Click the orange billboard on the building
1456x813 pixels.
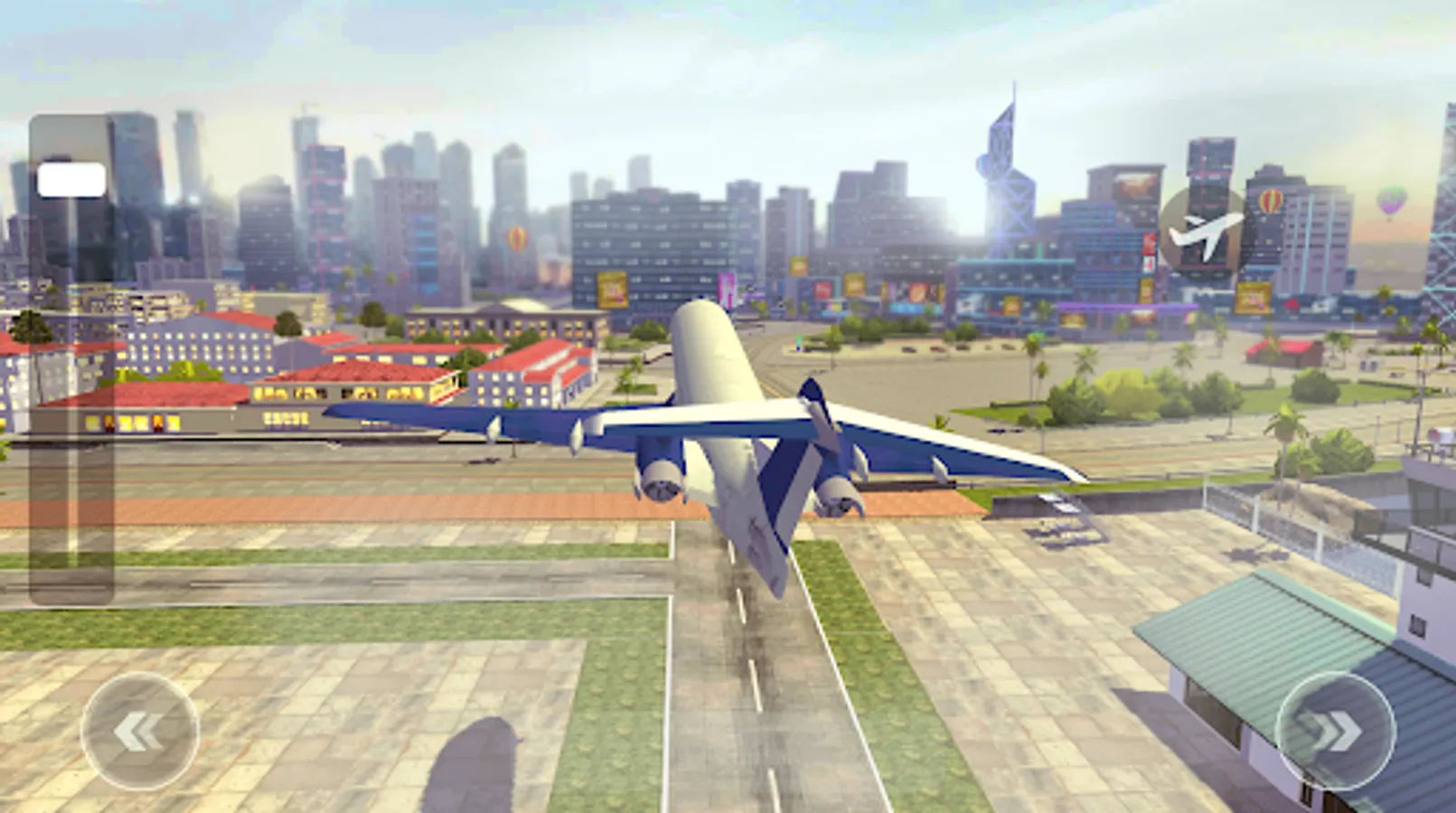(x=614, y=287)
